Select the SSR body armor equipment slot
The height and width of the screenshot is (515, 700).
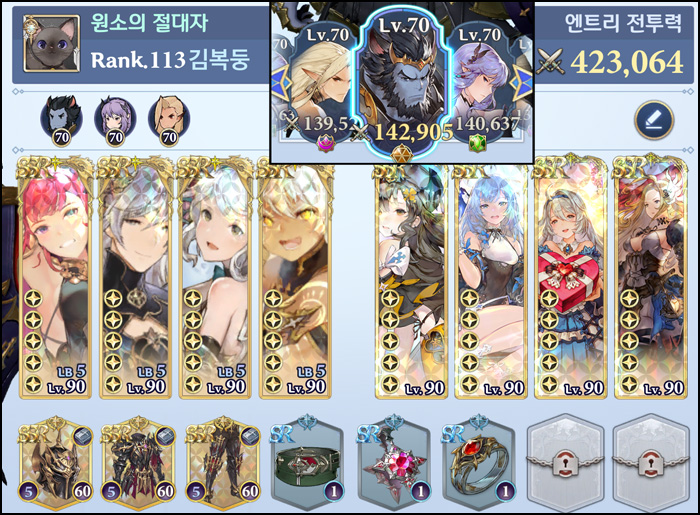click(x=139, y=462)
